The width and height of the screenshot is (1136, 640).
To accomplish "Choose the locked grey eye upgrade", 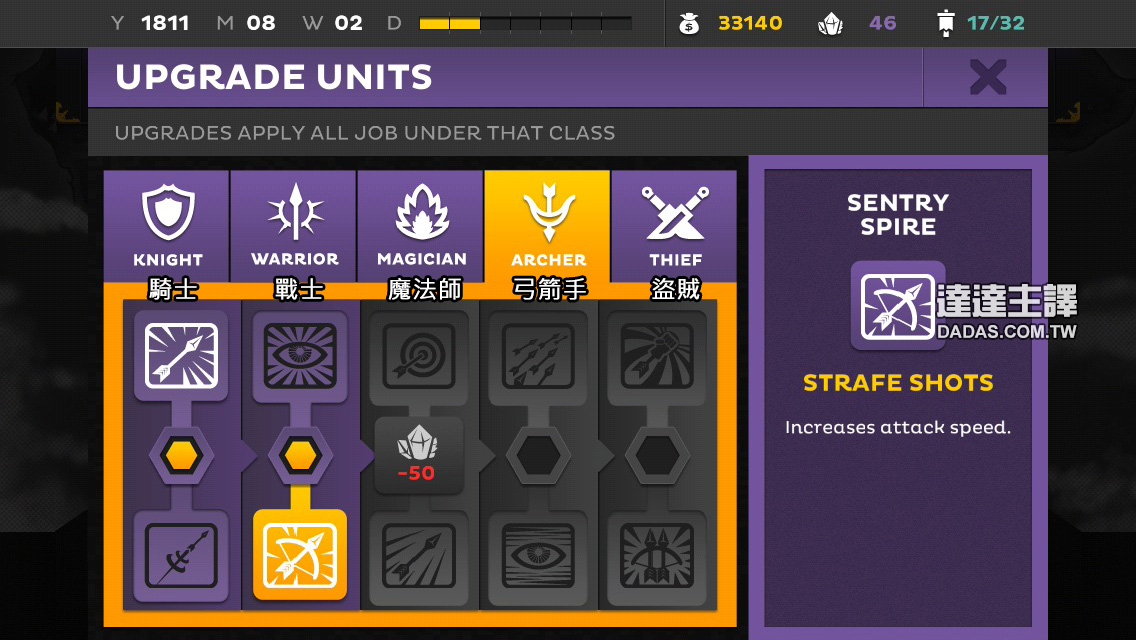I will pyautogui.click(x=538, y=555).
